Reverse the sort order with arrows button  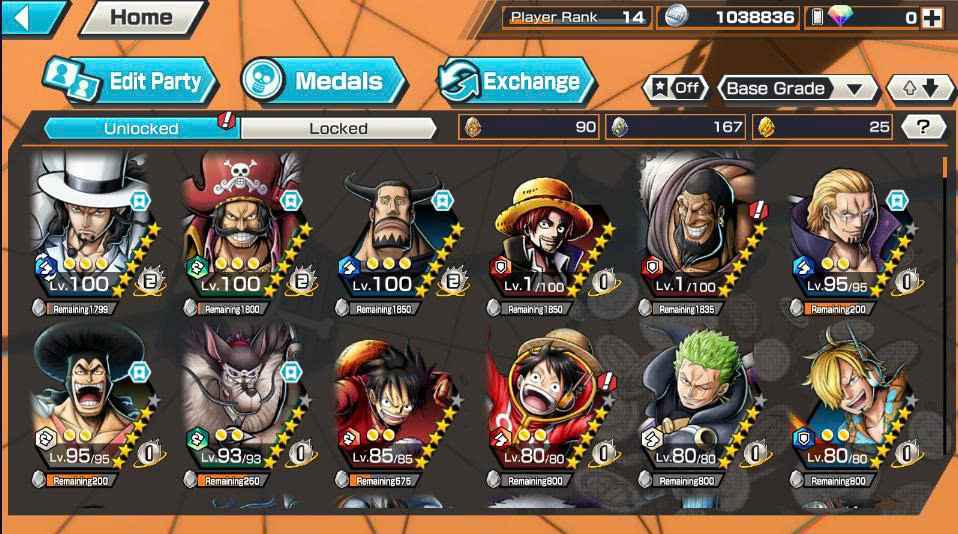pos(920,88)
